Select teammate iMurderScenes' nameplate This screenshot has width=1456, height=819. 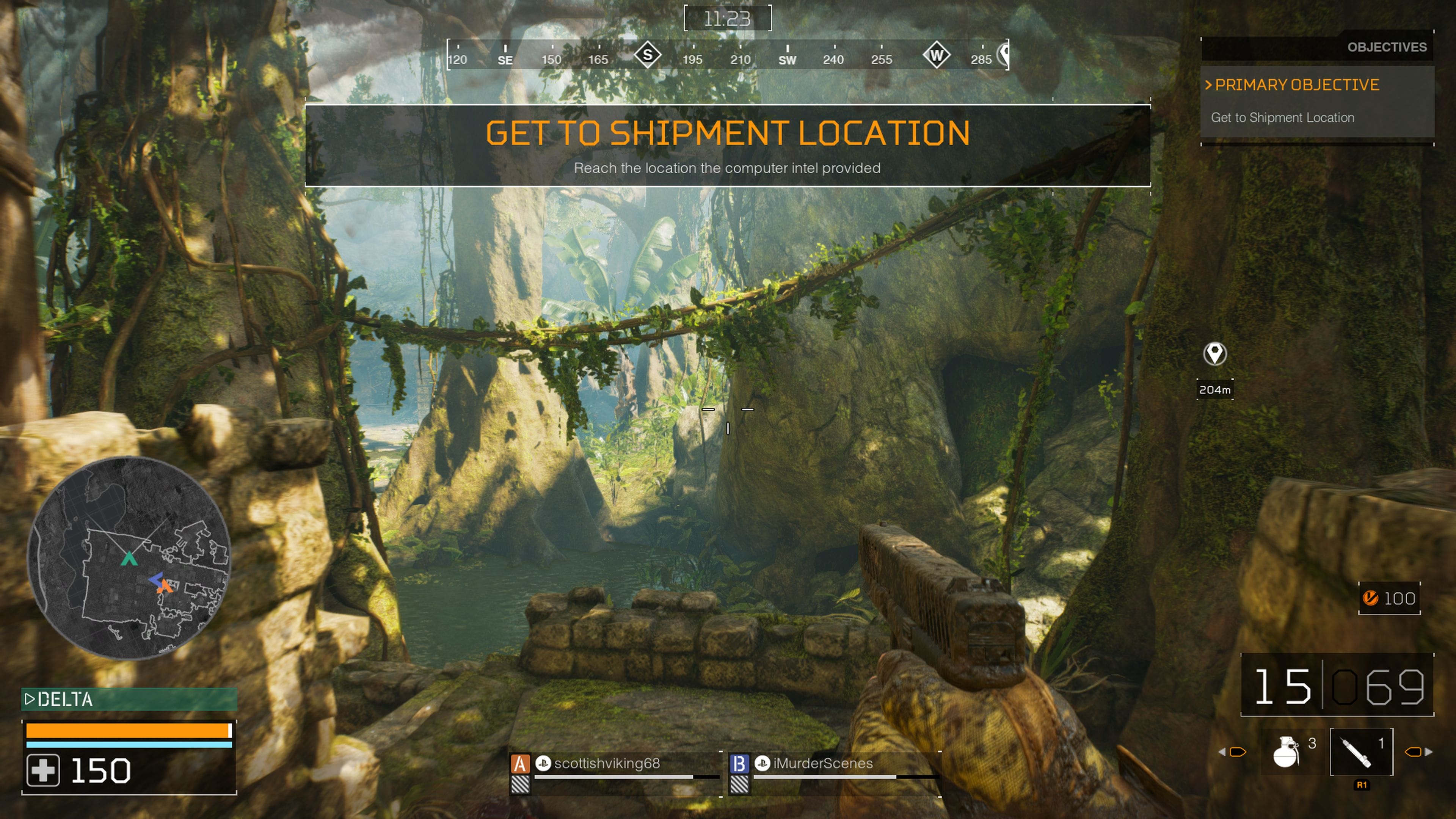822,764
